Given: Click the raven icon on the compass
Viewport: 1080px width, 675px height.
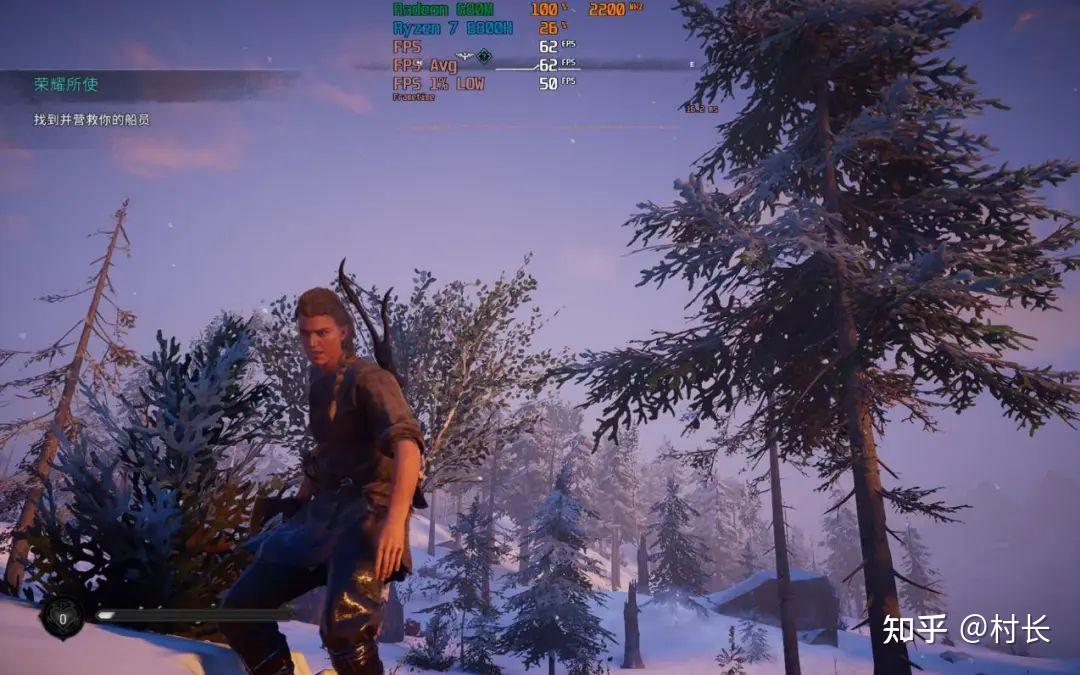Looking at the screenshot, I should tap(464, 56).
